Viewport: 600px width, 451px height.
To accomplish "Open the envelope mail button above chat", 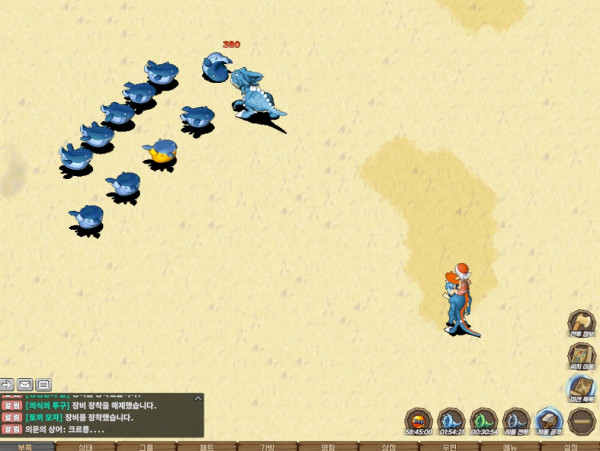I will pyautogui.click(x=24, y=384).
